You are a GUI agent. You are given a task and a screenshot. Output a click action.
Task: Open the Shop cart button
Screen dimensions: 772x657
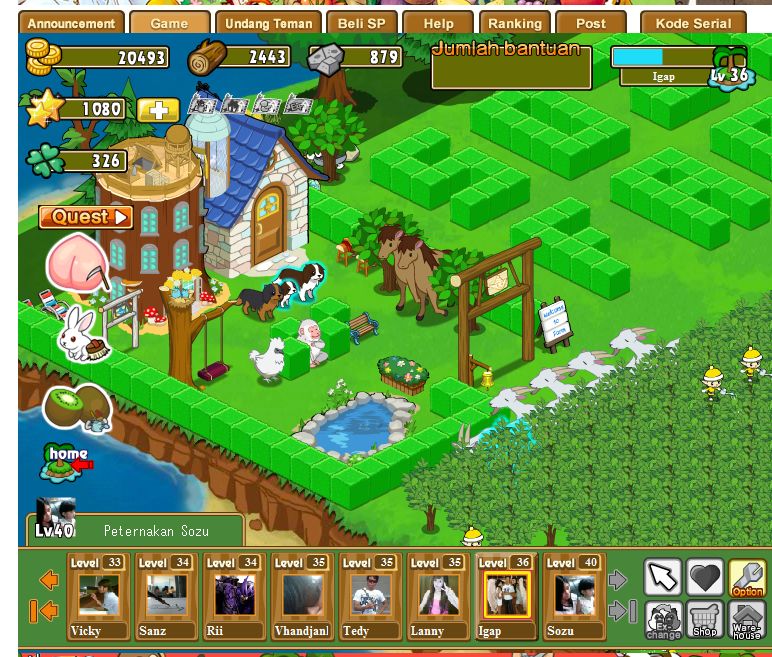click(705, 620)
